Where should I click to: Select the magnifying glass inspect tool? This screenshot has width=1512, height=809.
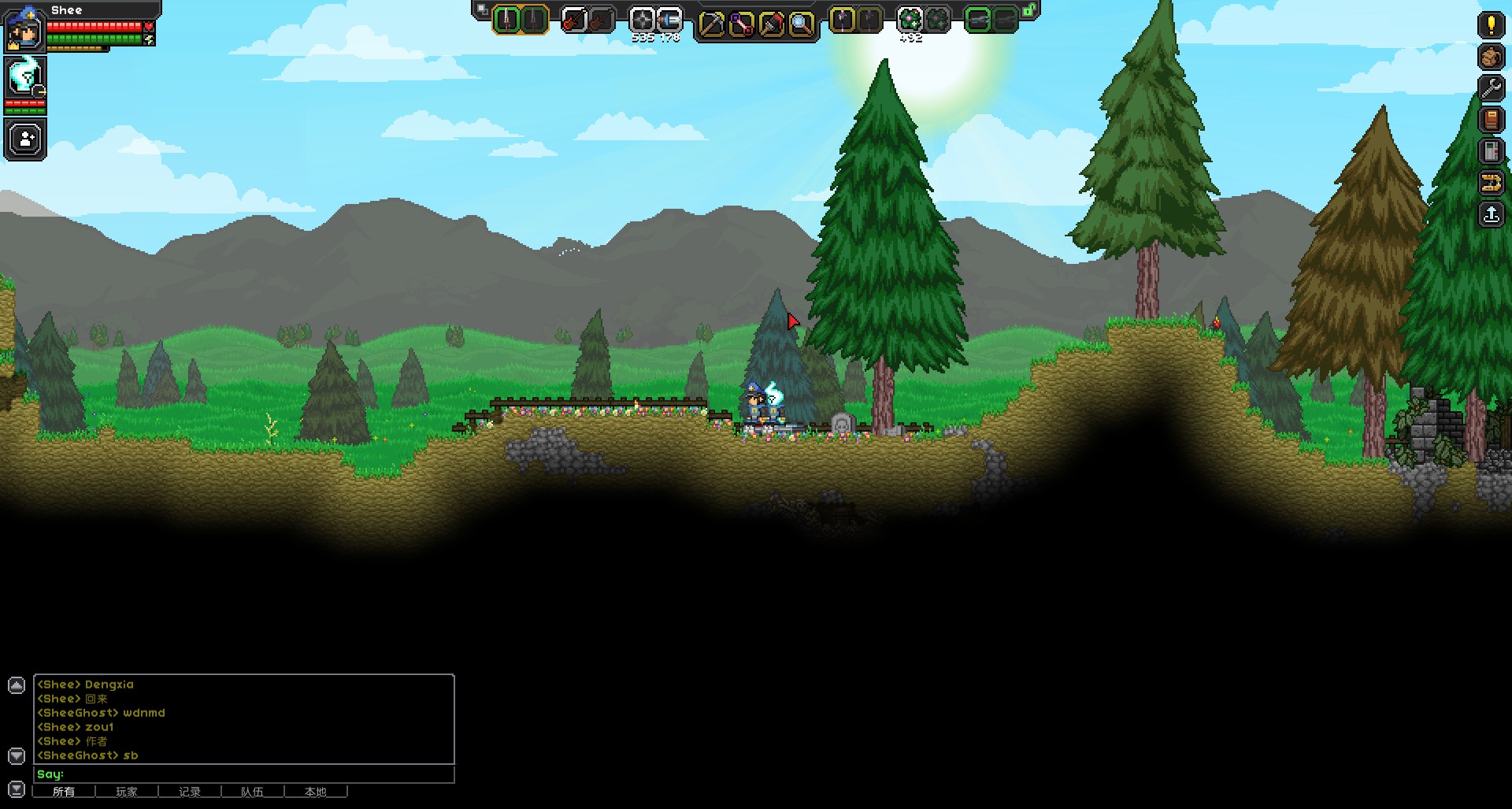coord(801,24)
